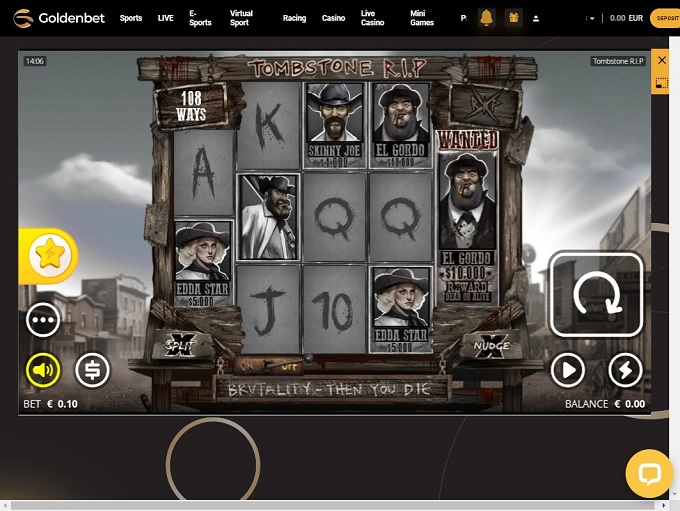Screen dimensions: 680x511
Task: Open the yellow star bonus feature tab
Action: (x=48, y=255)
